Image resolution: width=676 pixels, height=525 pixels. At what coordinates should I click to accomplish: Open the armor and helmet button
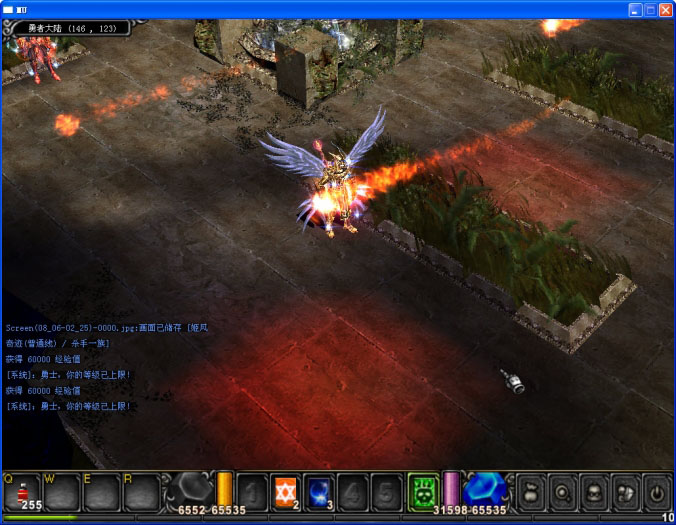(625, 493)
